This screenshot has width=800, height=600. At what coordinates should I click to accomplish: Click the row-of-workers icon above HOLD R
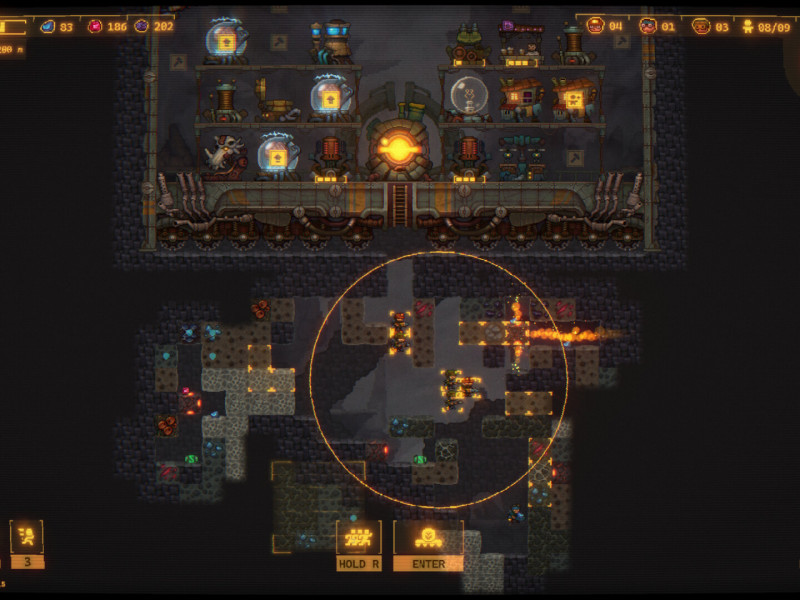pyautogui.click(x=358, y=537)
